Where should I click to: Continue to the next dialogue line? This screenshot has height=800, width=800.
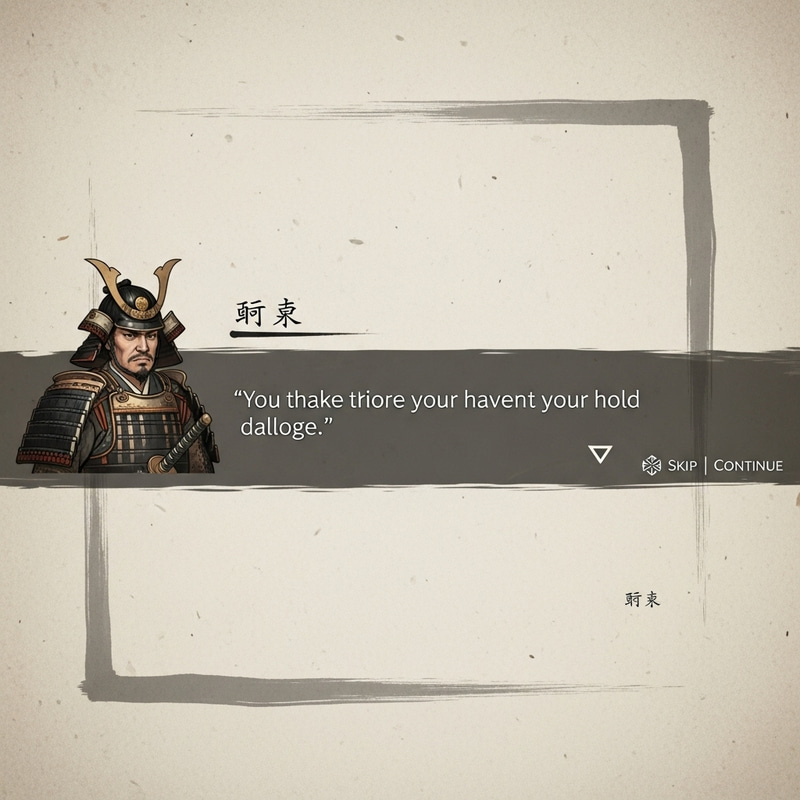pos(748,465)
